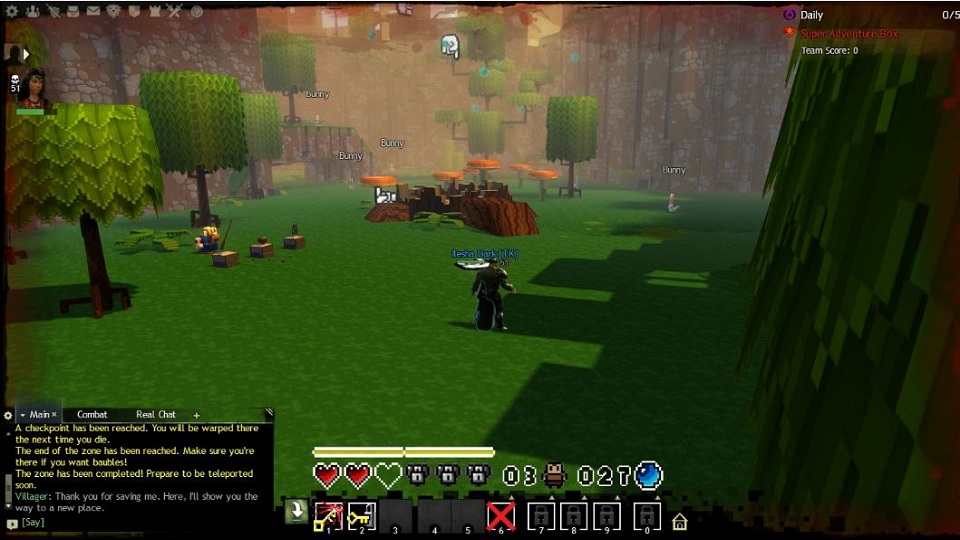Open the Daily achievement tracker entry
The width and height of the screenshot is (960, 540).
811,15
